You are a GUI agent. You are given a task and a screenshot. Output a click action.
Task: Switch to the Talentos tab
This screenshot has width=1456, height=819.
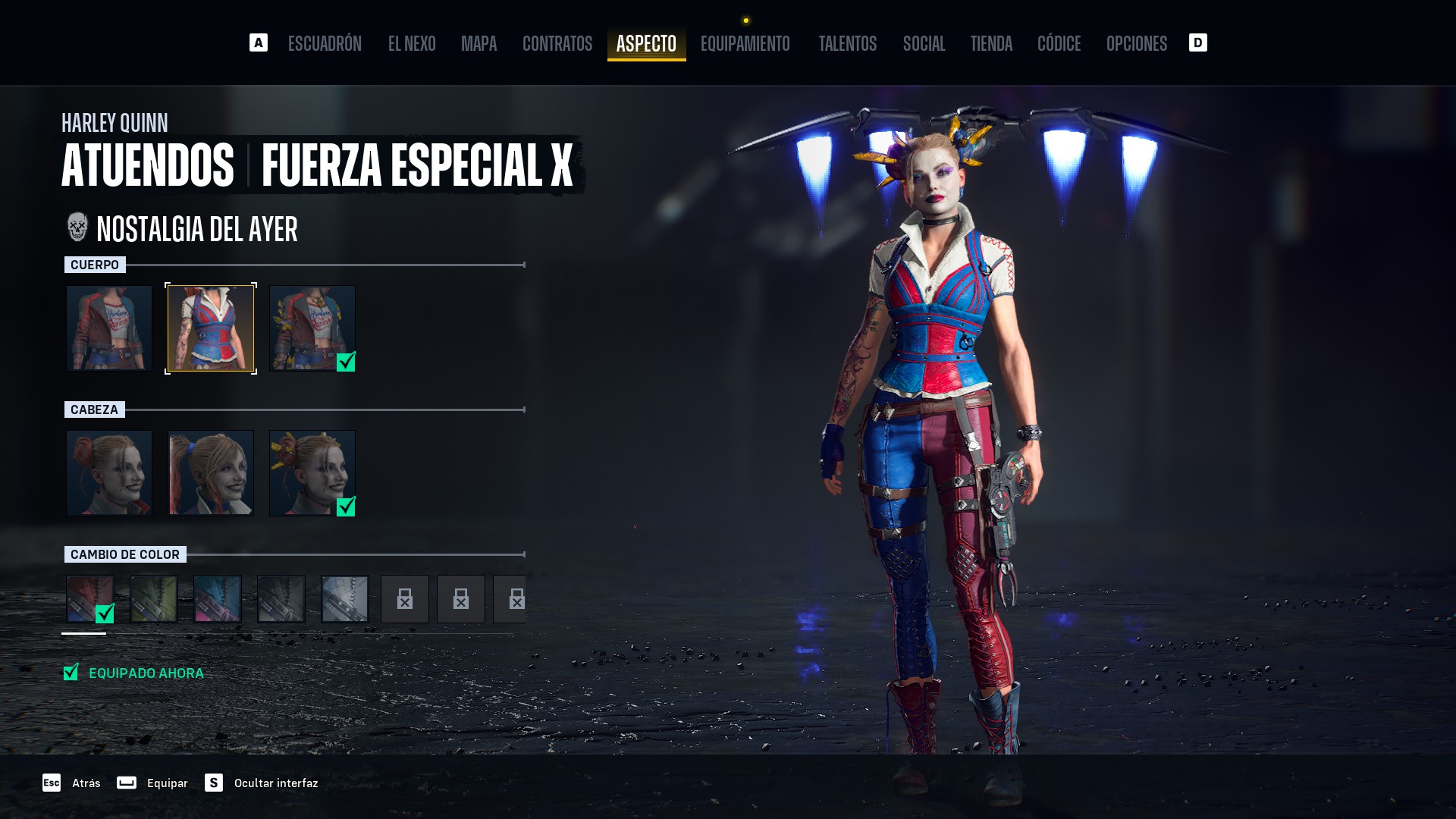click(847, 44)
